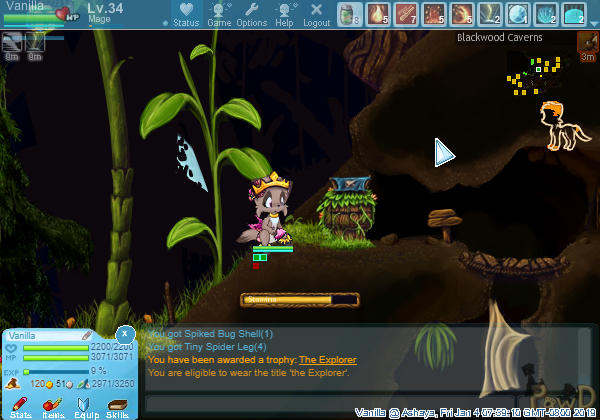Open the Skills book
The height and width of the screenshot is (420, 600).
pos(118,405)
